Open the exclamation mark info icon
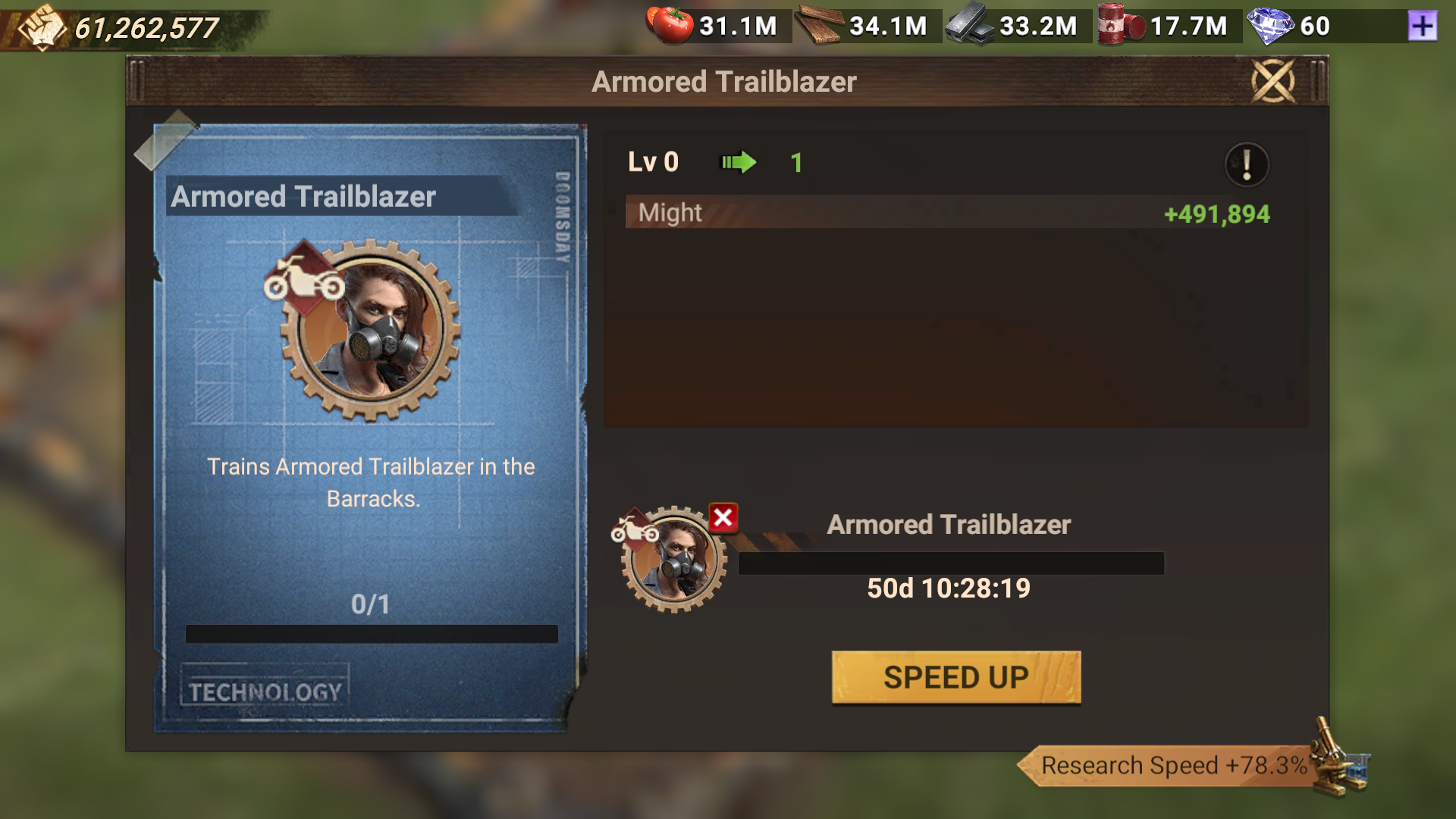The height and width of the screenshot is (819, 1456). pyautogui.click(x=1246, y=164)
